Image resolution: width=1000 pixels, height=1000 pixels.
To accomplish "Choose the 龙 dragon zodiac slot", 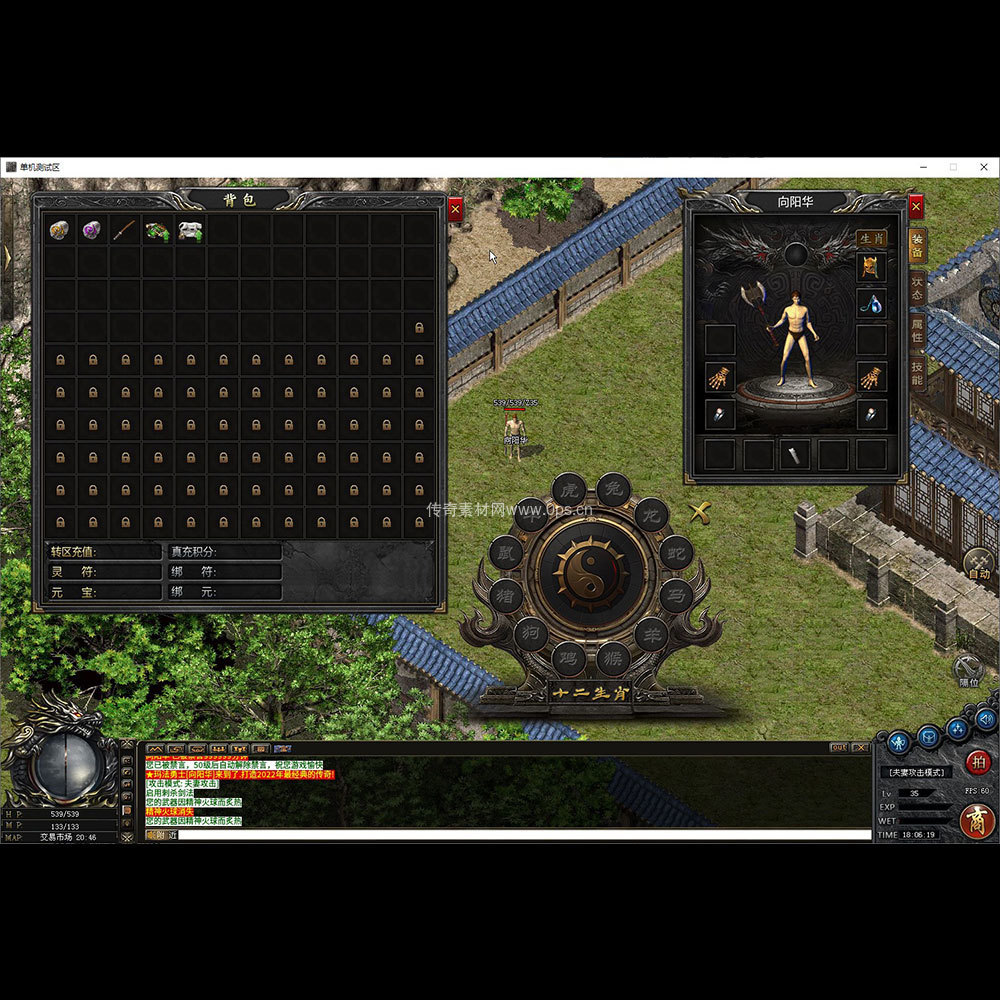I will [651, 515].
